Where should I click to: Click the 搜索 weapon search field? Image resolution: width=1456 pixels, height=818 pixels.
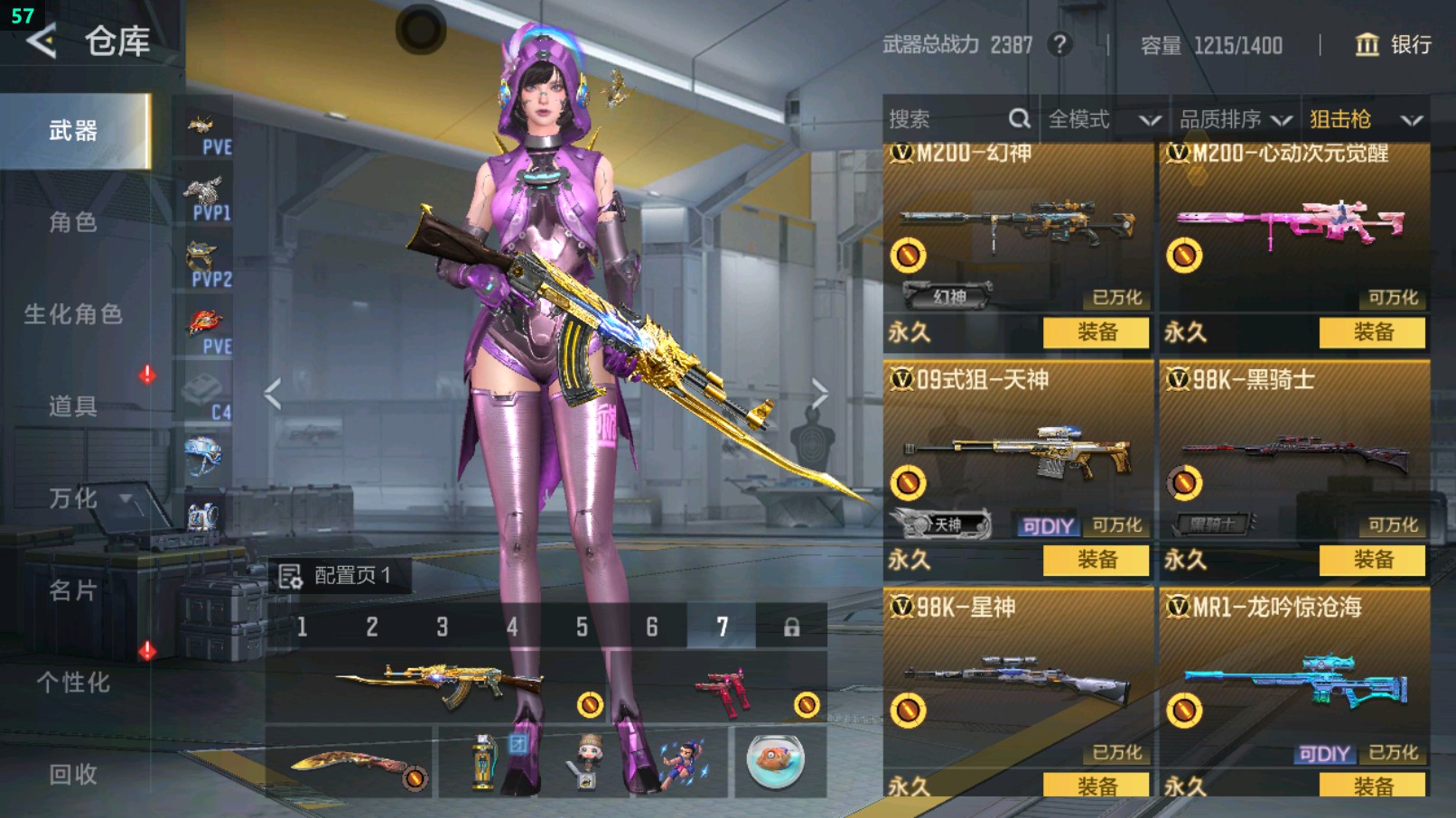pyautogui.click(x=948, y=119)
